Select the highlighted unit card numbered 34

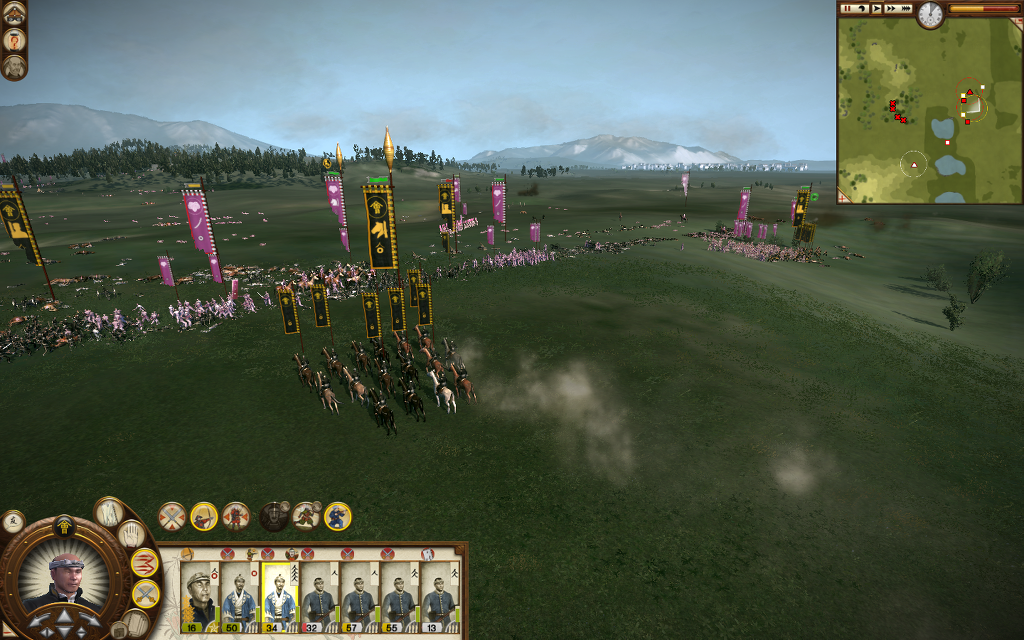point(279,595)
